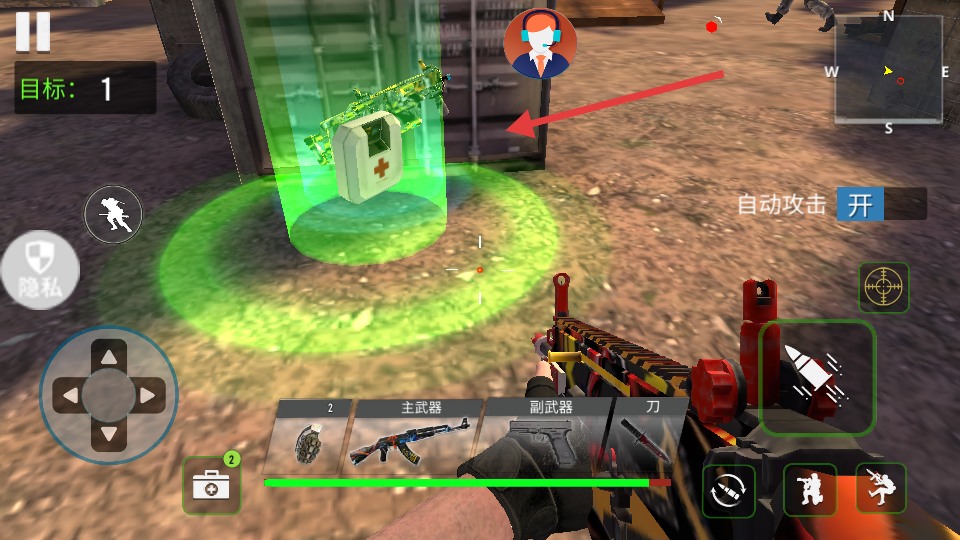The height and width of the screenshot is (540, 960).
Task: Toggle the auto attack switch
Action: [x=881, y=205]
